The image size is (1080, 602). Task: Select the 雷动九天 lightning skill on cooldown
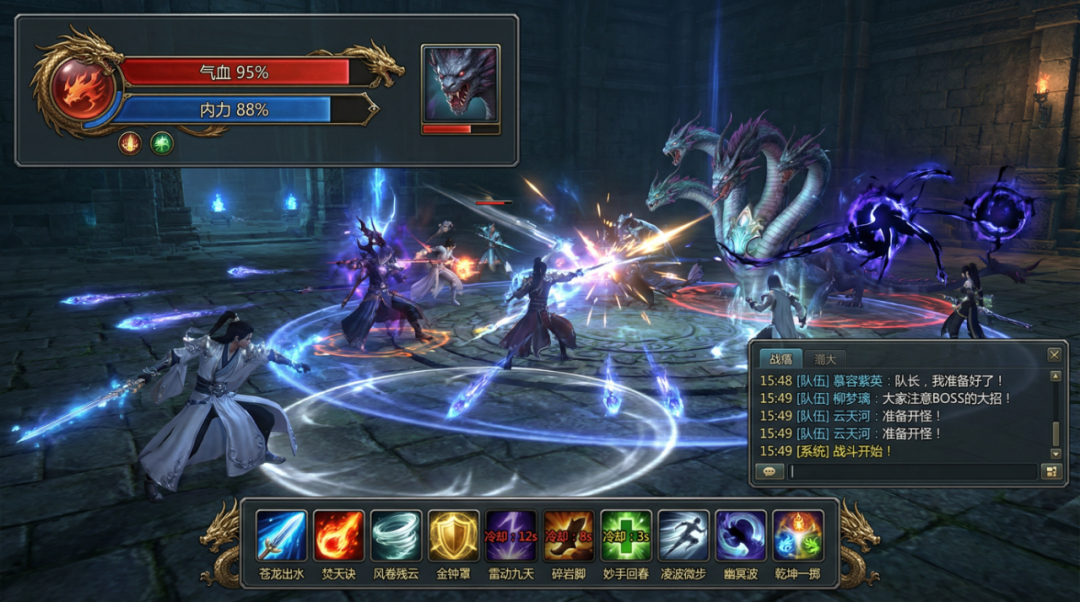511,535
